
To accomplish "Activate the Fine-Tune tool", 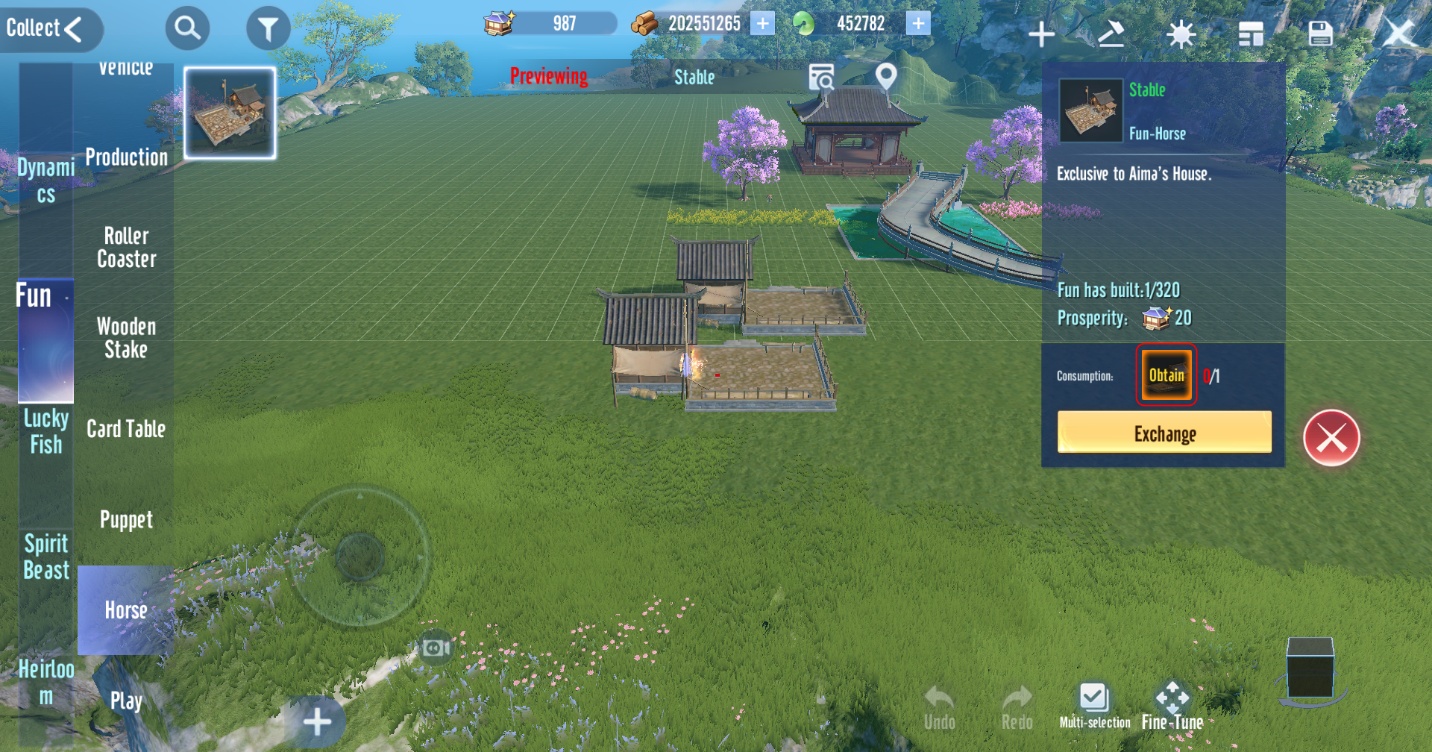I will pyautogui.click(x=1172, y=706).
